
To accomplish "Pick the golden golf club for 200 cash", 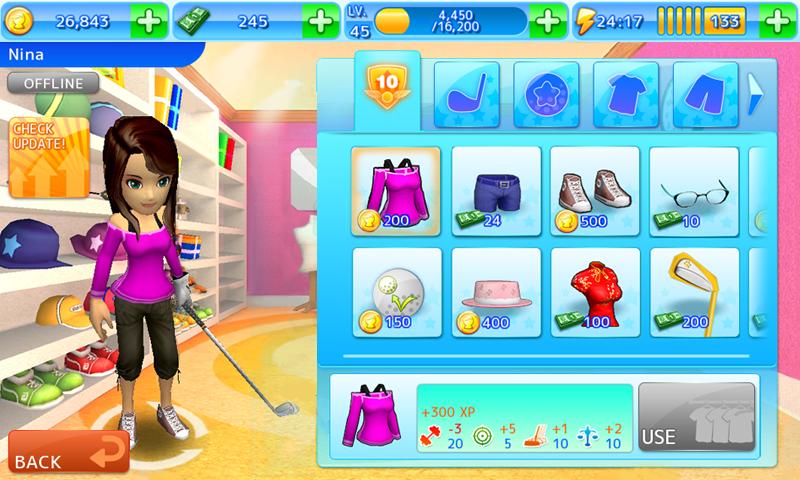I will click(x=694, y=292).
